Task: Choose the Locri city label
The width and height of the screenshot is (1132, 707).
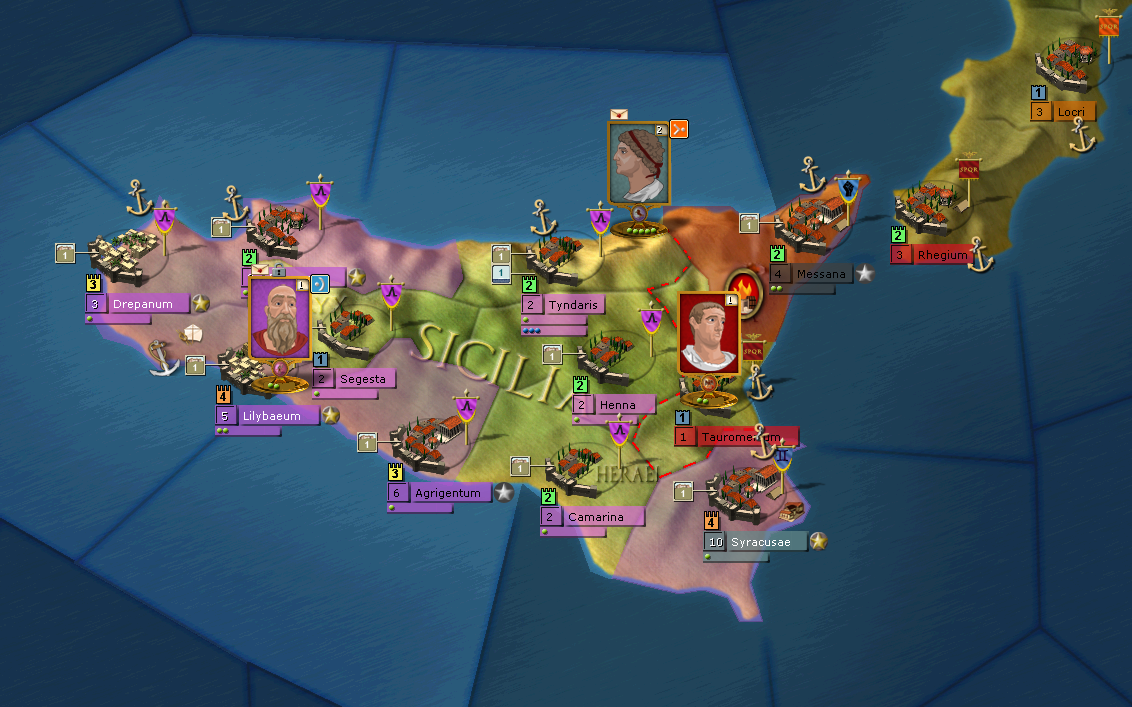Action: (x=1073, y=112)
